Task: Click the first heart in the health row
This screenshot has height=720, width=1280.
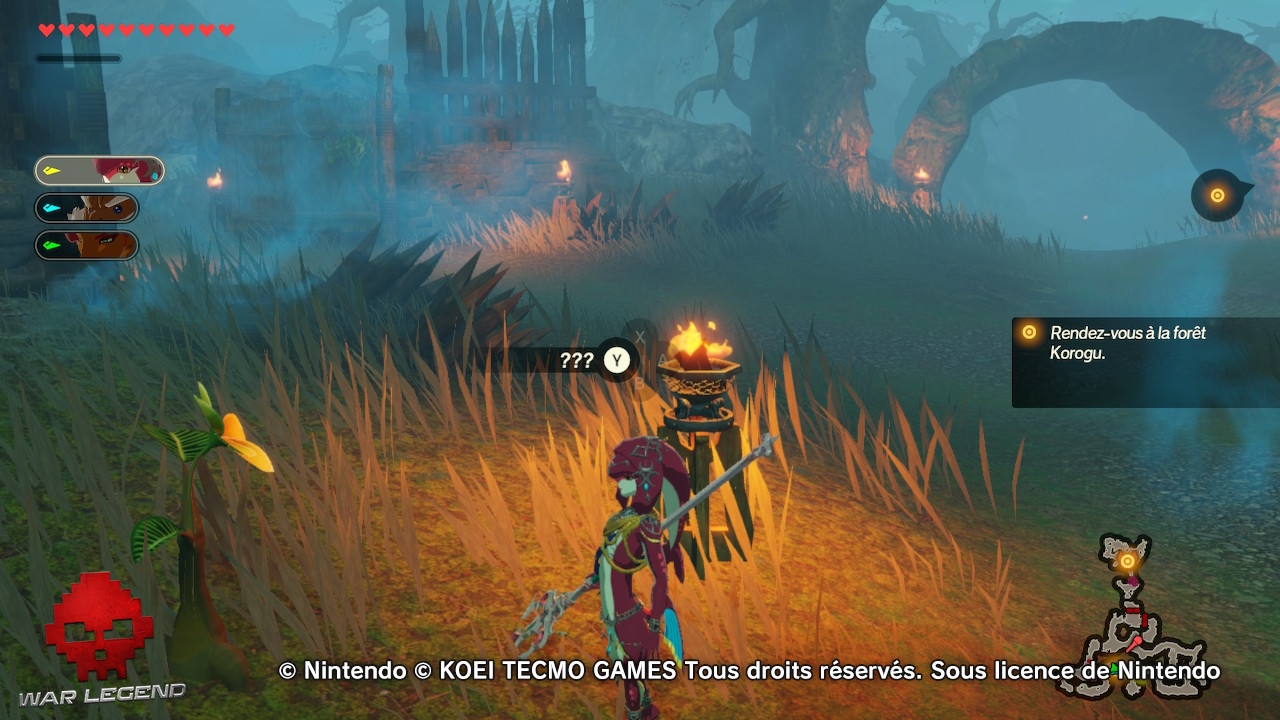Action: [x=44, y=30]
